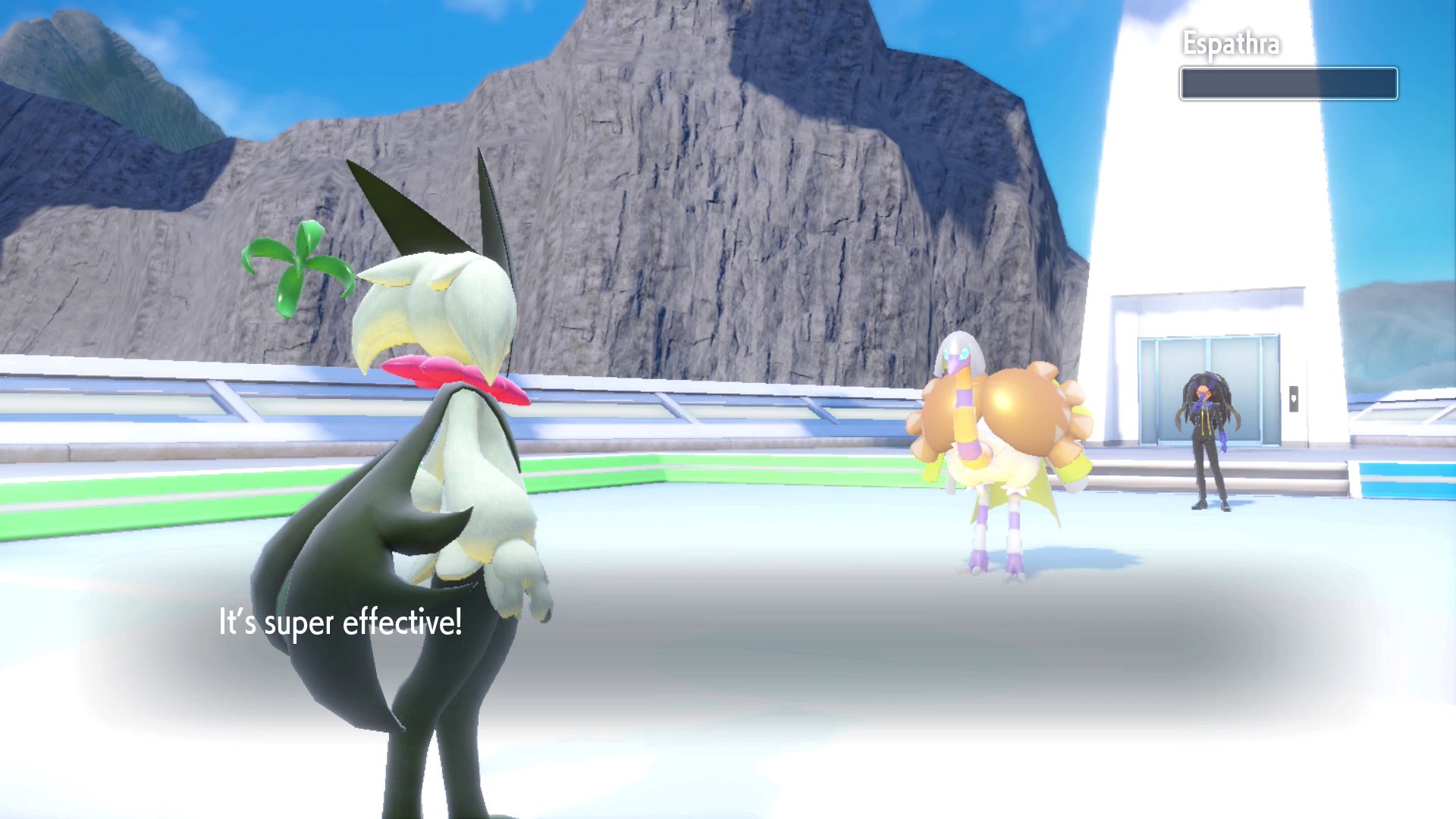Select the opposing trainer with dreadlocks
The height and width of the screenshot is (819, 1456).
pyautogui.click(x=1206, y=432)
